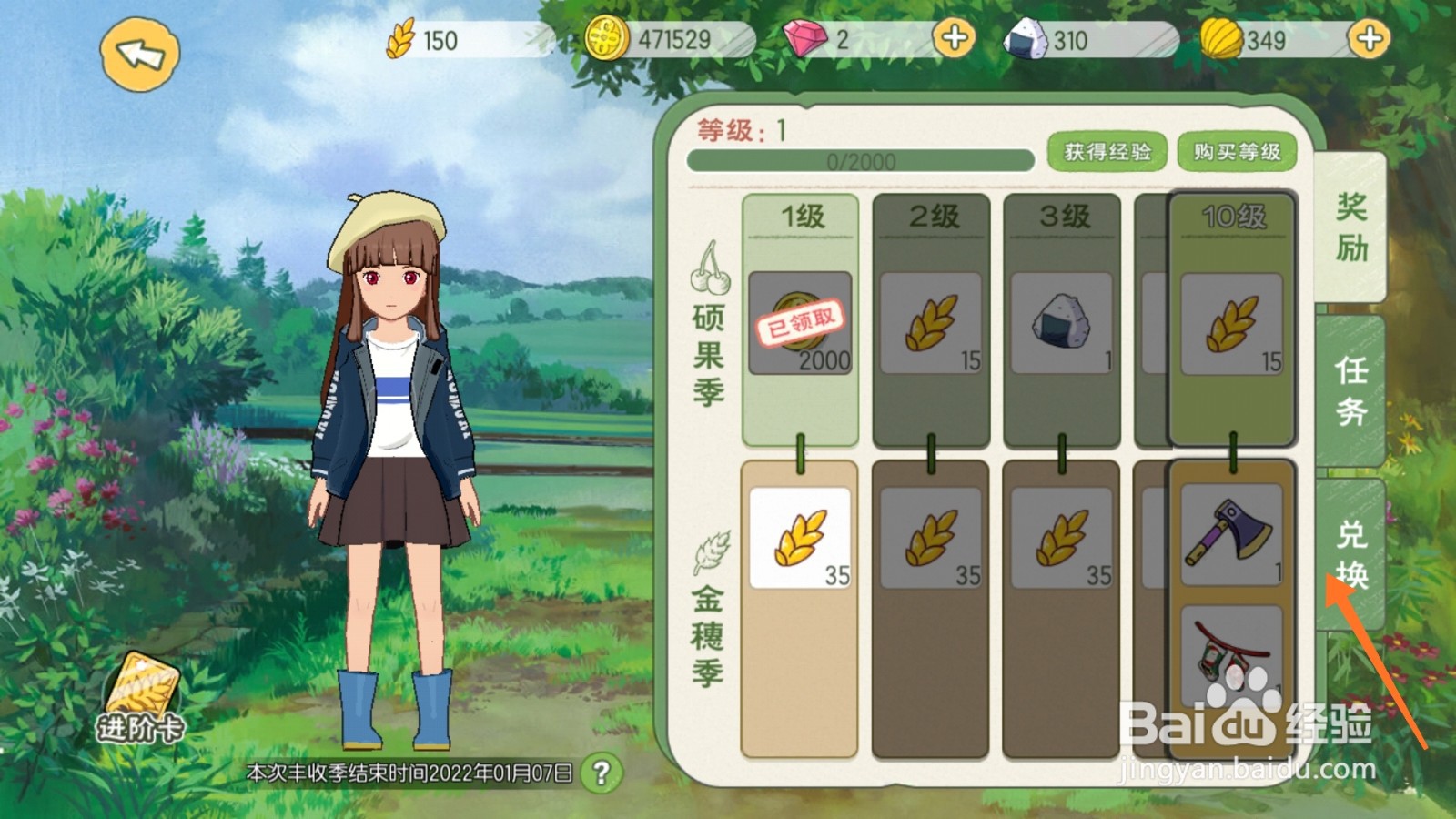
Task: Click the 获得经验 button
Action: (x=1107, y=152)
